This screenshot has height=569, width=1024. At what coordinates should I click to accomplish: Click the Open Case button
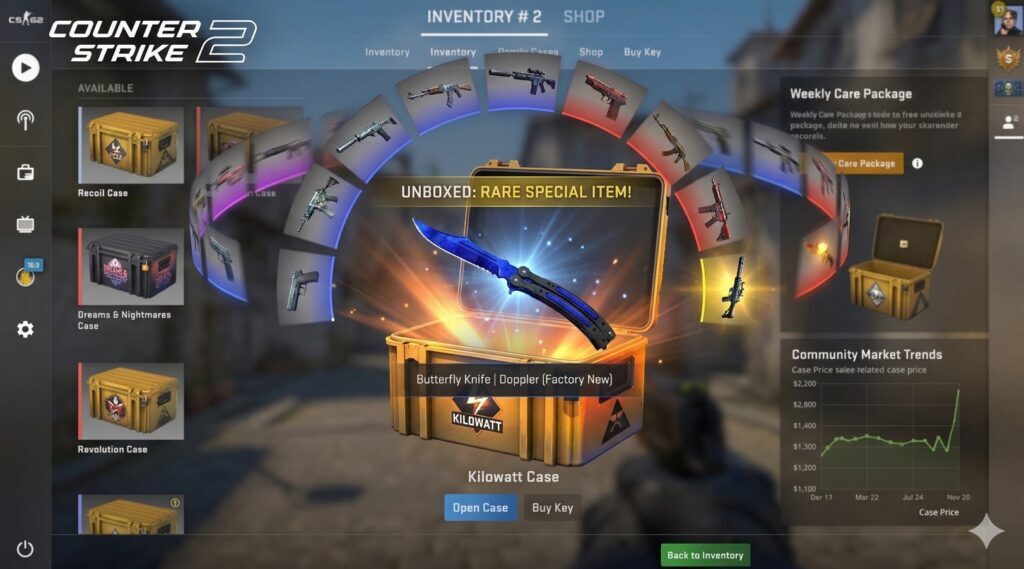[x=480, y=508]
